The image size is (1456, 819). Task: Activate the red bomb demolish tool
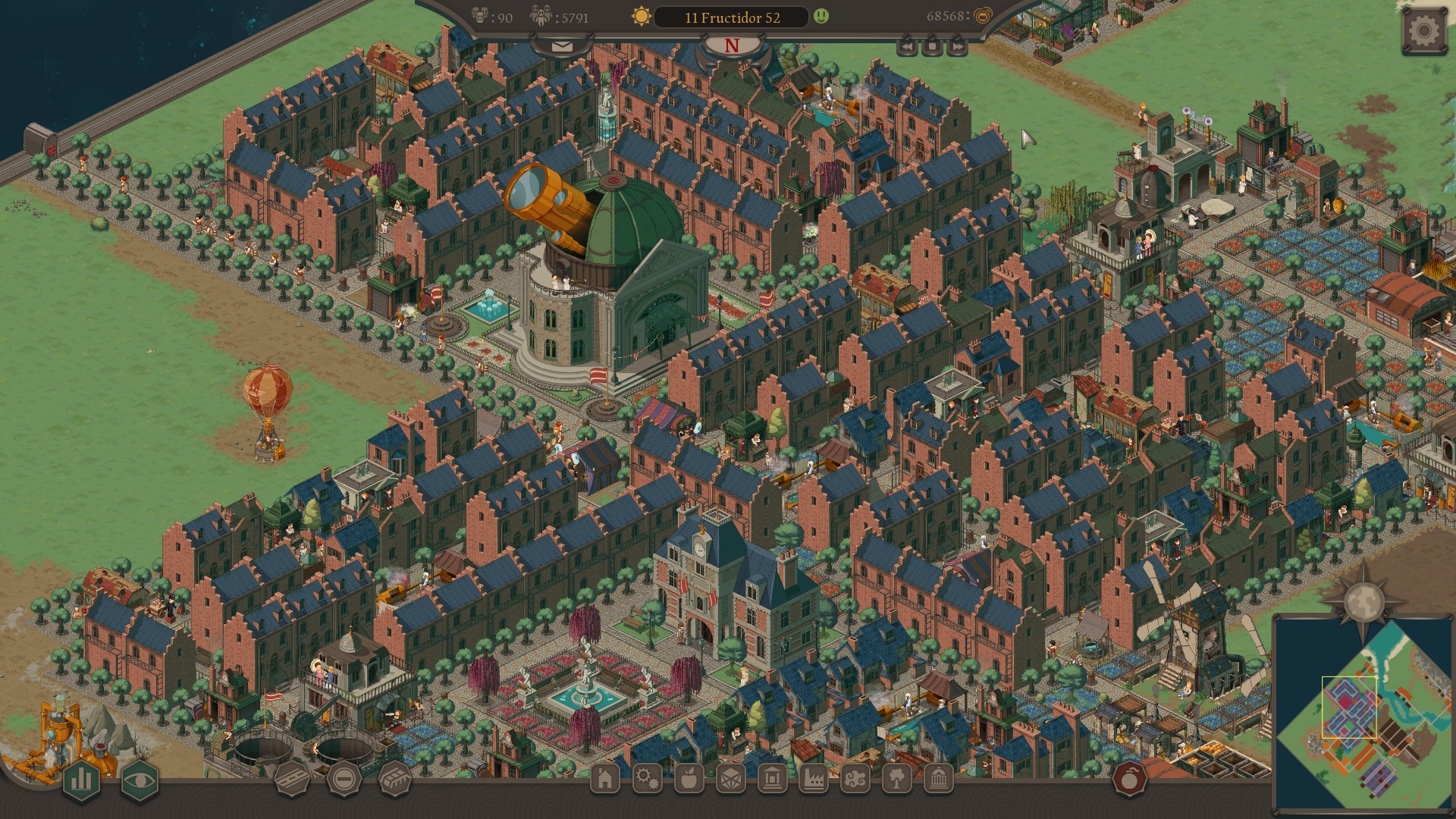[x=1129, y=779]
